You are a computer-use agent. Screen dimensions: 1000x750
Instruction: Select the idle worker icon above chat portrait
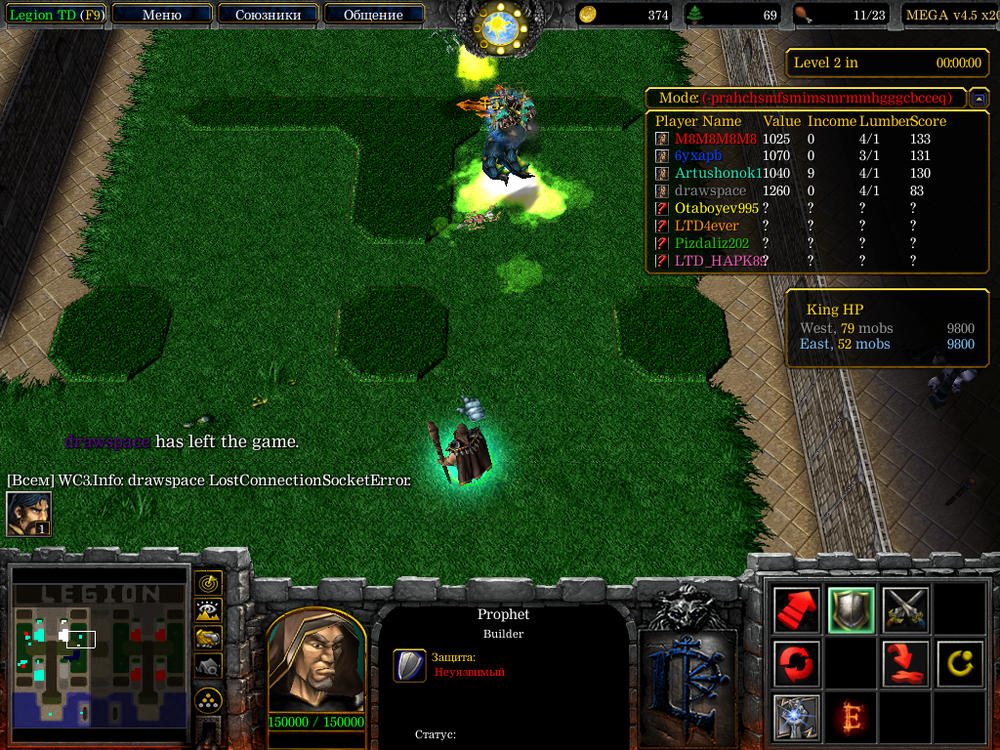point(29,514)
